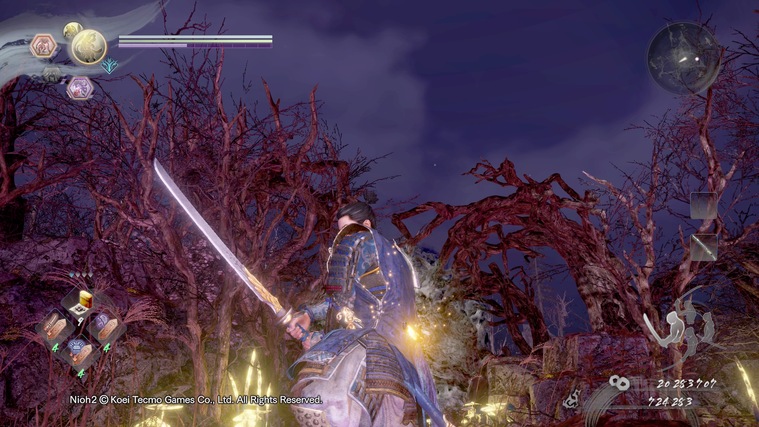Click the empty weapon slot above the katana
759x427 pixels.
(703, 206)
